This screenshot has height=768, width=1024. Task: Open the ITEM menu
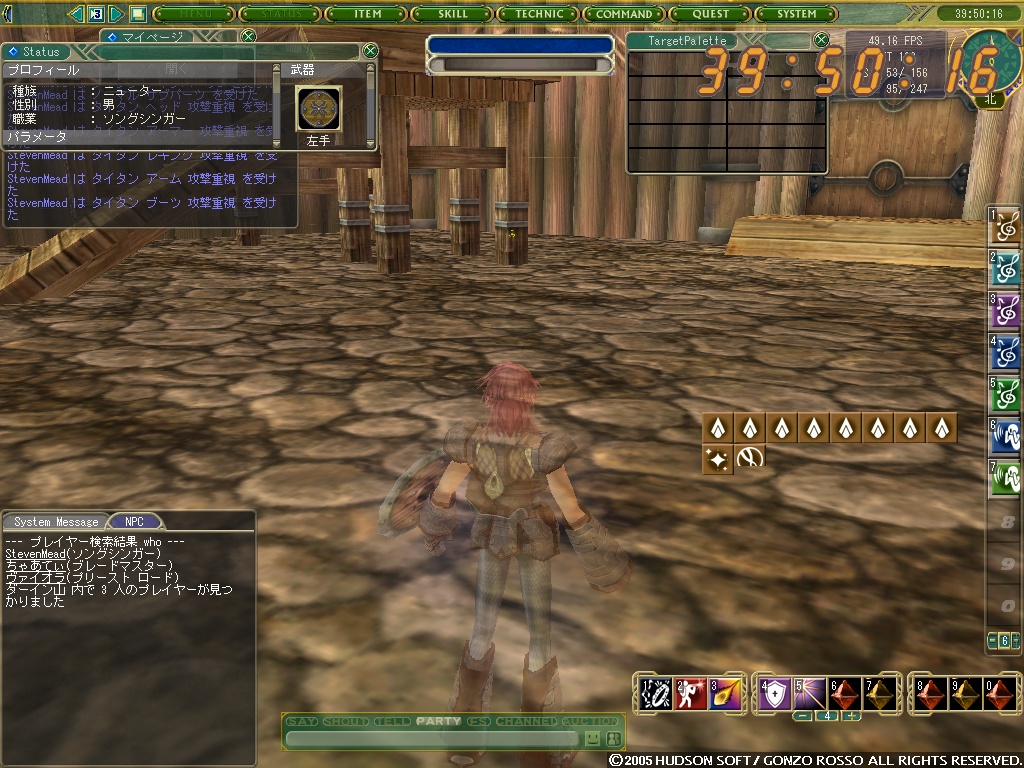[368, 14]
